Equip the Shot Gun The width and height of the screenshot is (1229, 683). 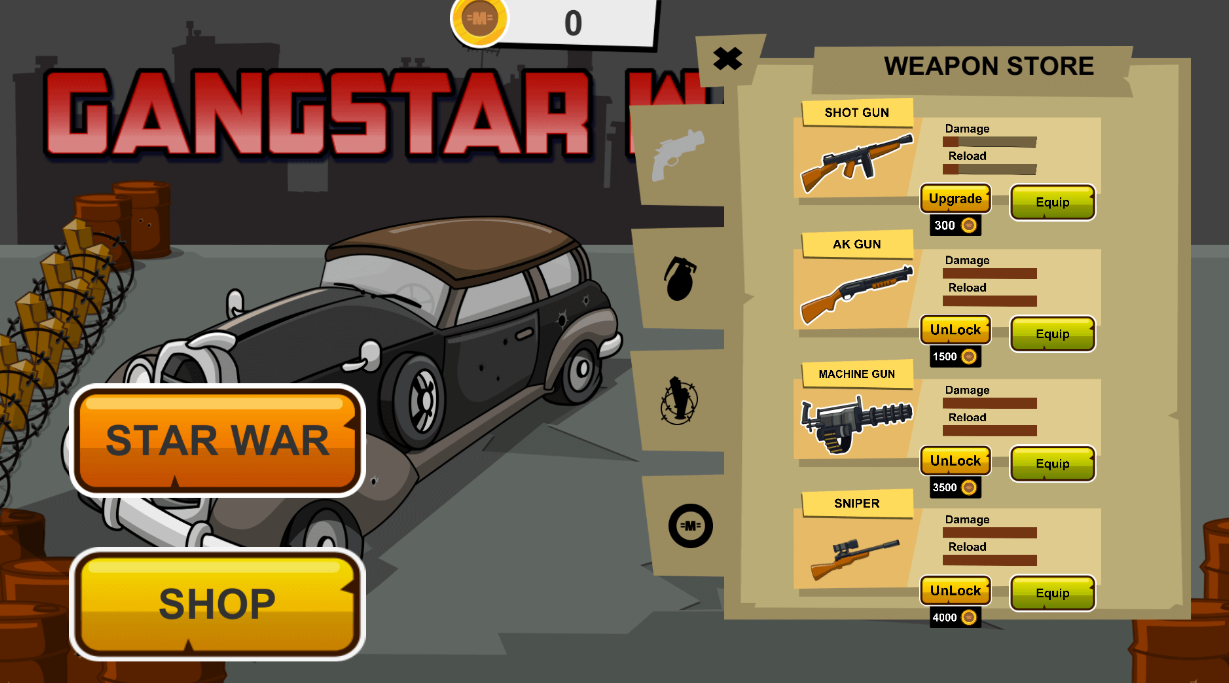(x=1052, y=202)
